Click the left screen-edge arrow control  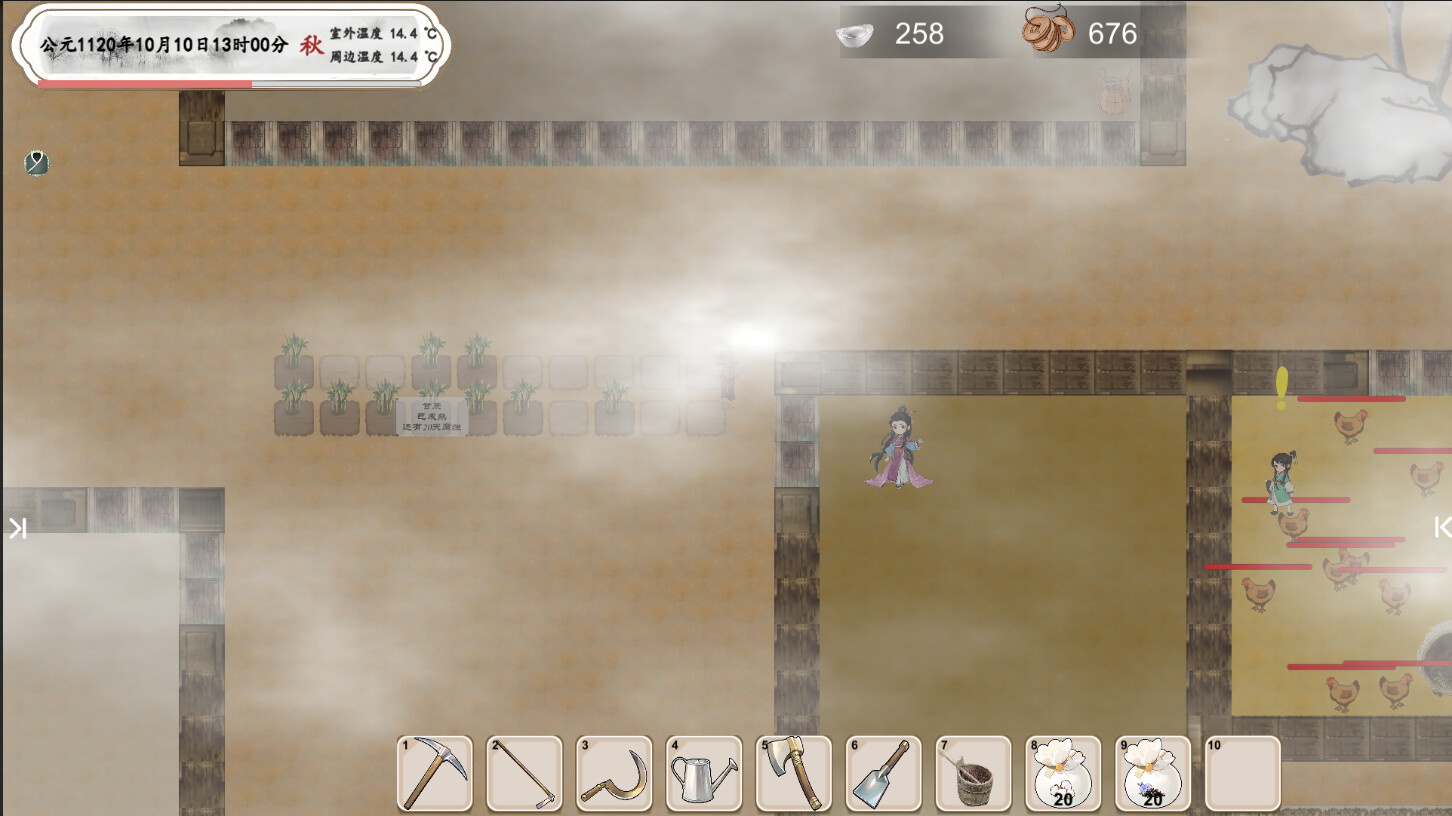point(16,527)
